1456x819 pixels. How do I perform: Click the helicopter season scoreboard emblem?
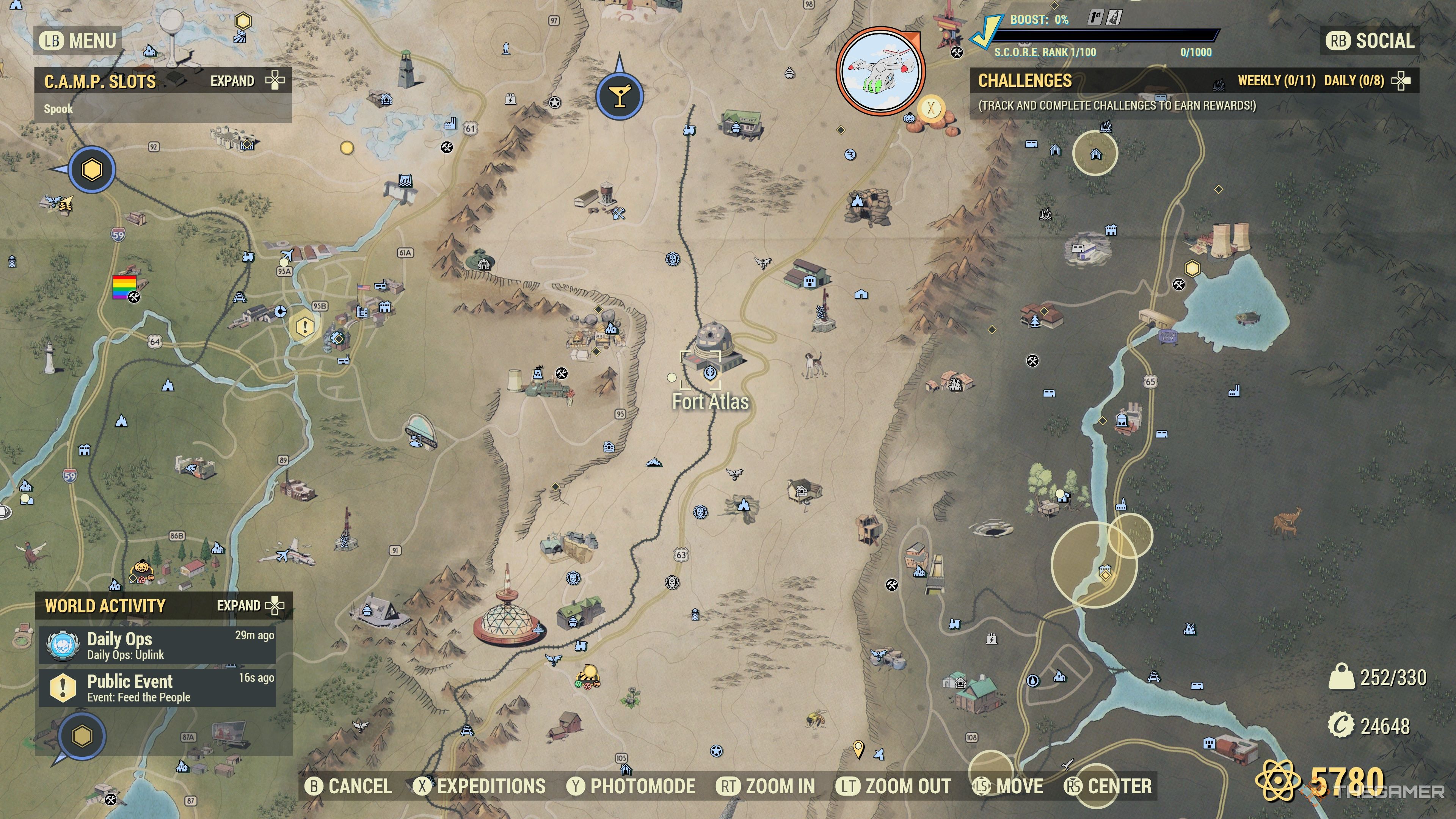click(x=880, y=71)
